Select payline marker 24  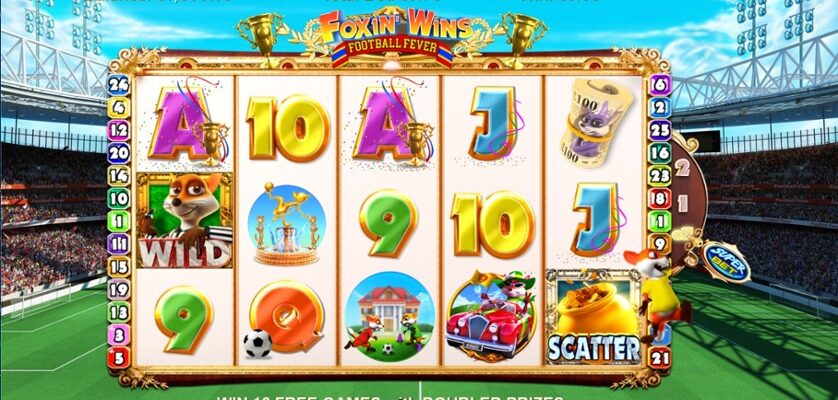(x=120, y=84)
